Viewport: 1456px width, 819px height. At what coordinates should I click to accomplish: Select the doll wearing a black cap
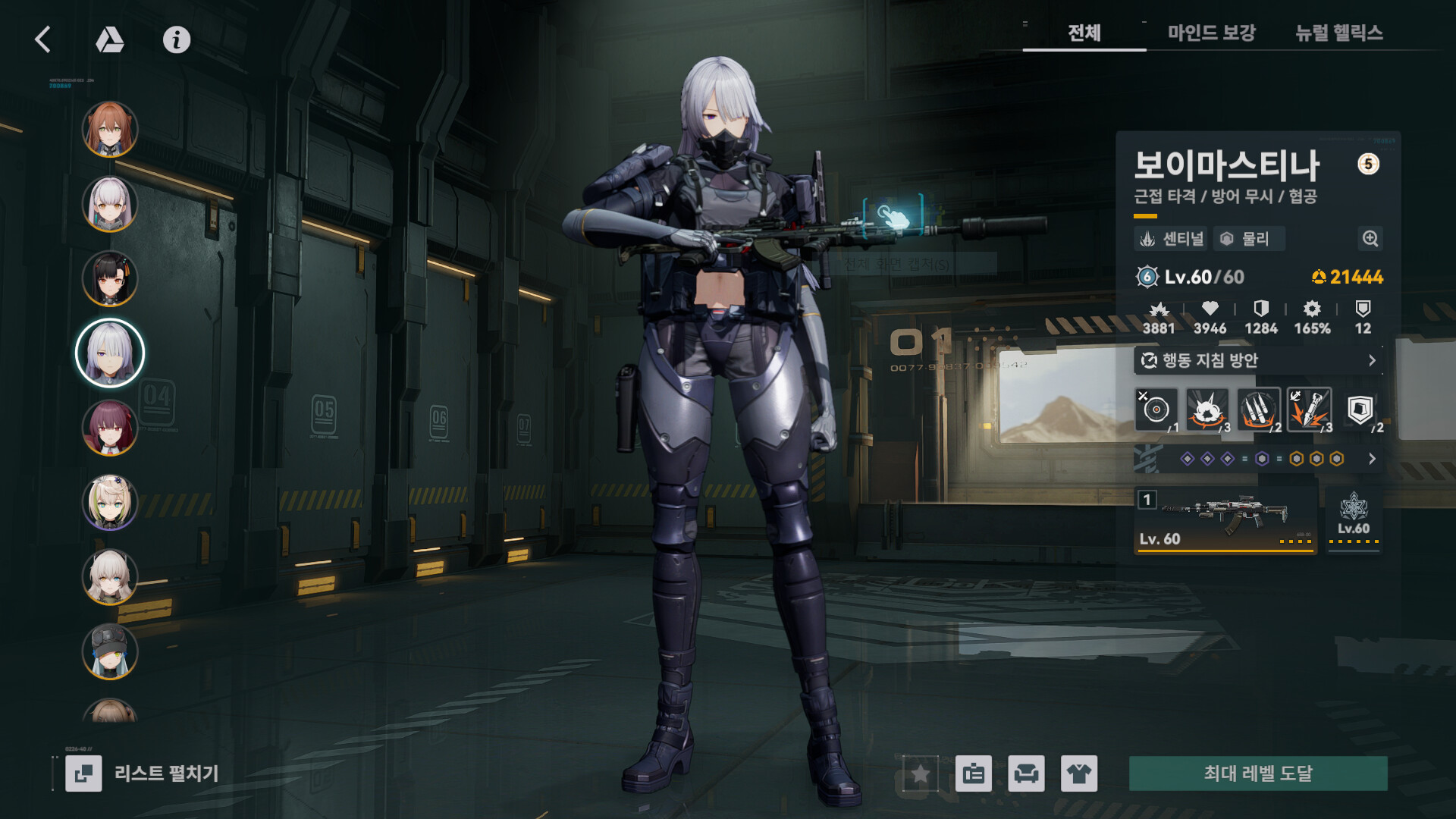[110, 651]
